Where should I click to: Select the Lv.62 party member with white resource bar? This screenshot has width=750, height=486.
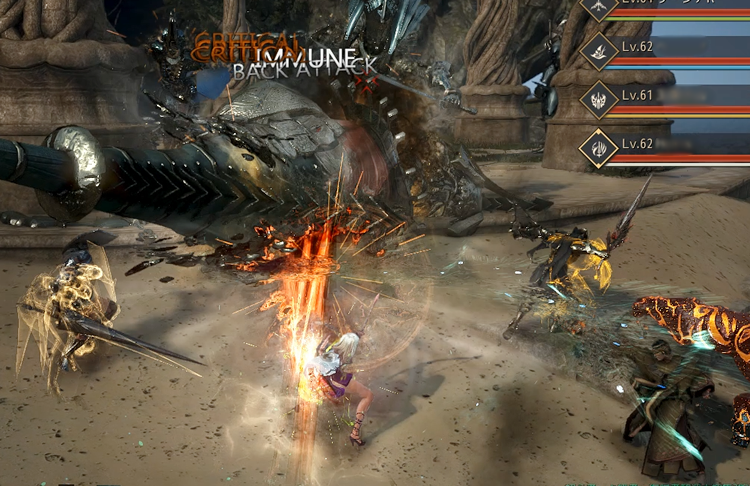coord(666,148)
